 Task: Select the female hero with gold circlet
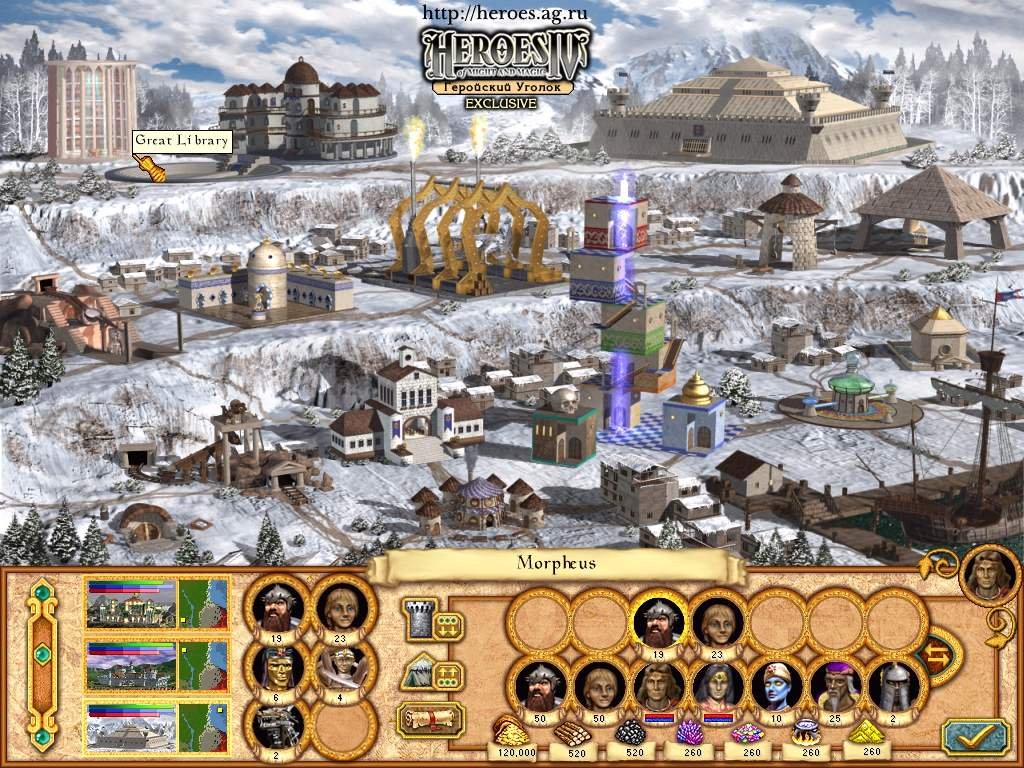coord(717,686)
